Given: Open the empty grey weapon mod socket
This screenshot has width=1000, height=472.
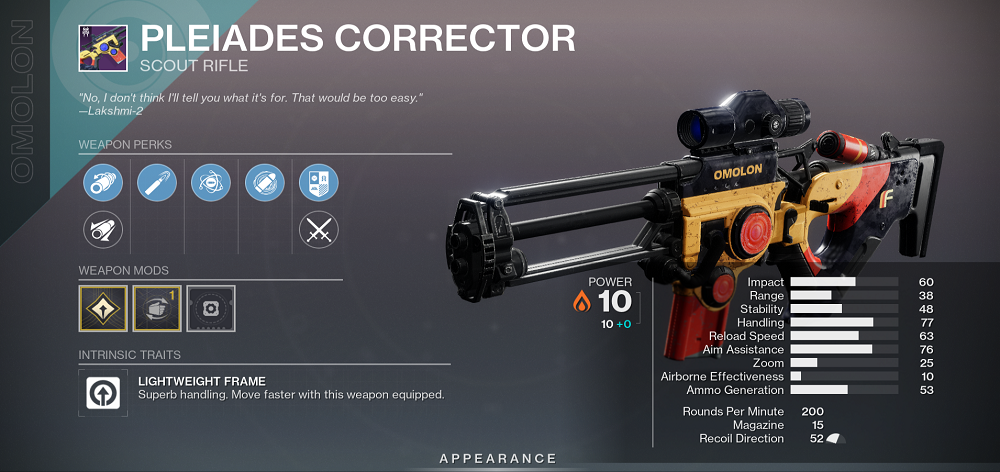Looking at the screenshot, I should coord(211,310).
